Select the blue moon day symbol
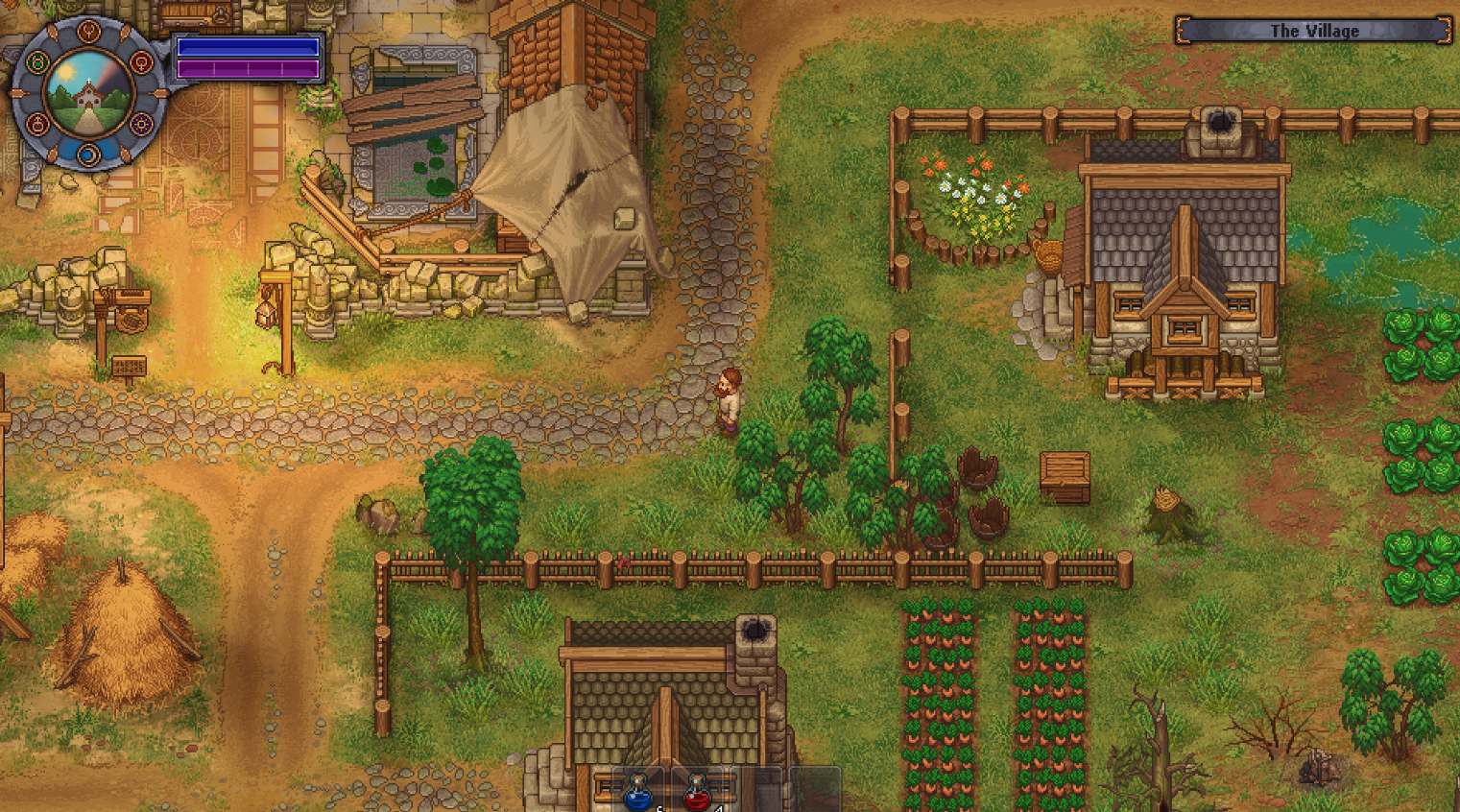Screen dimensions: 1460x812 (88, 154)
